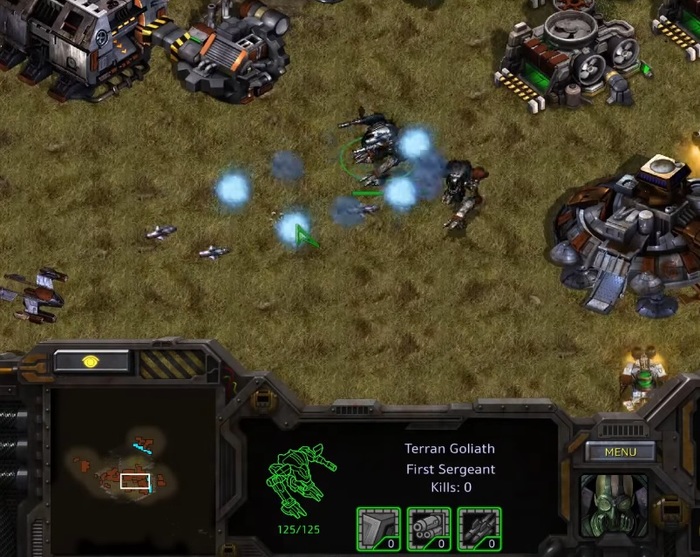The height and width of the screenshot is (557, 700).
Task: Click the yellow button above the minimap
Action: (x=91, y=361)
